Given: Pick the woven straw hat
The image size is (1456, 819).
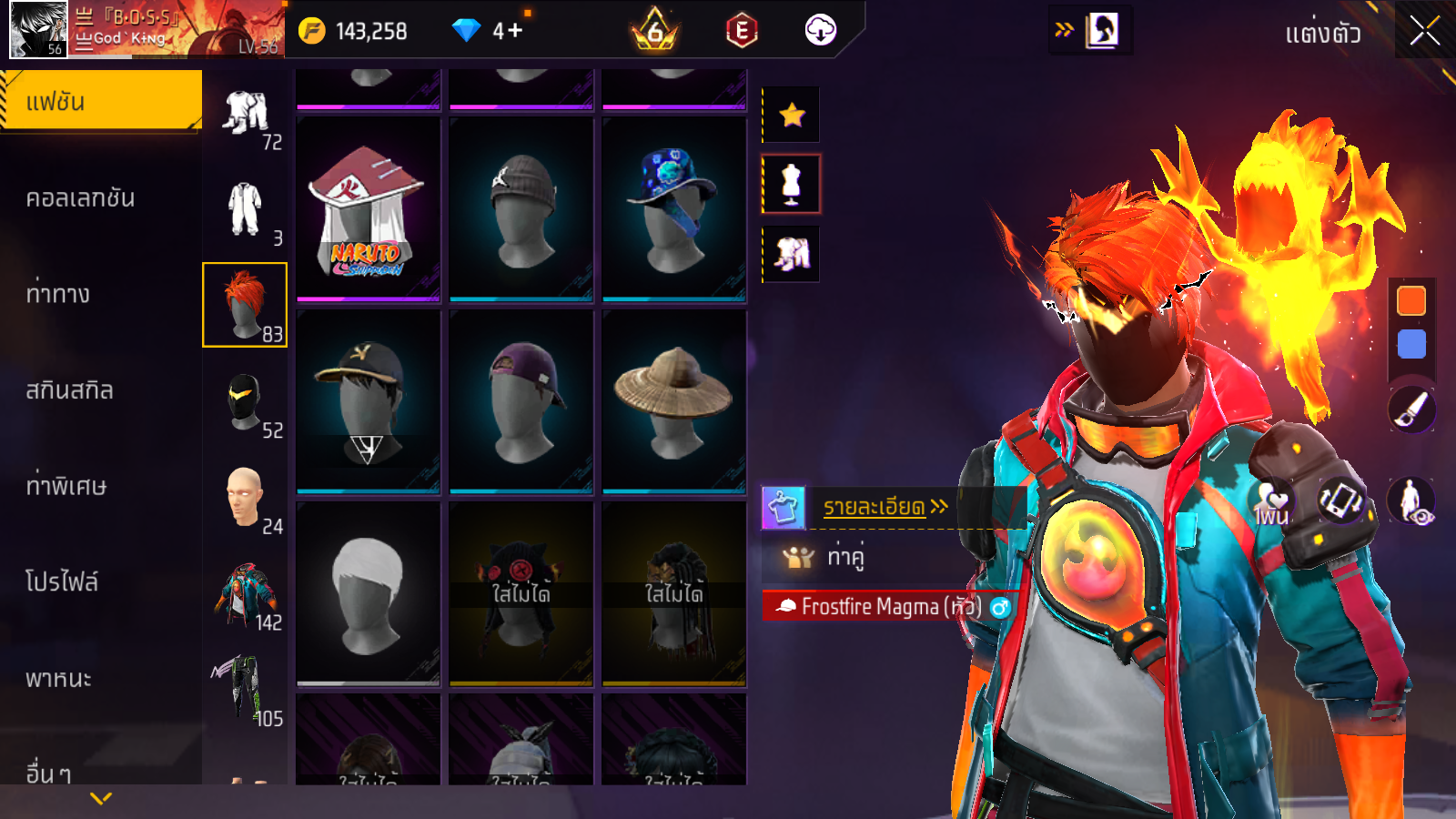Looking at the screenshot, I should (x=673, y=401).
